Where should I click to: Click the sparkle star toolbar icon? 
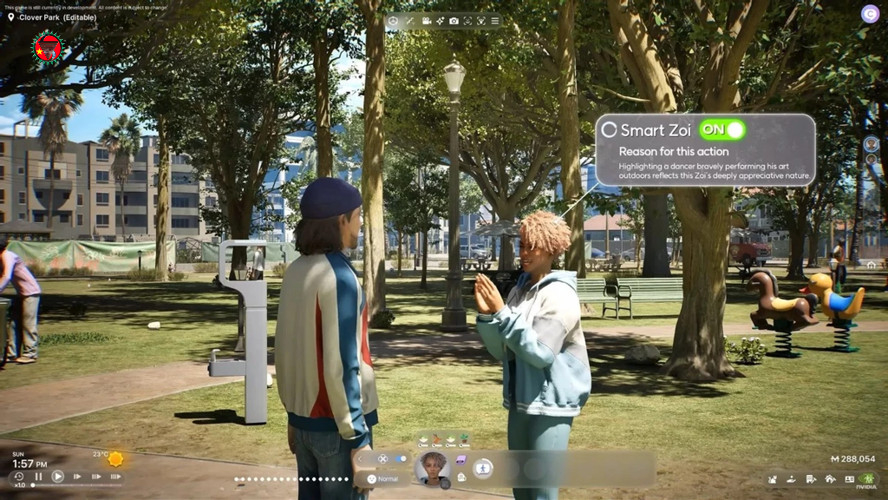pos(440,20)
